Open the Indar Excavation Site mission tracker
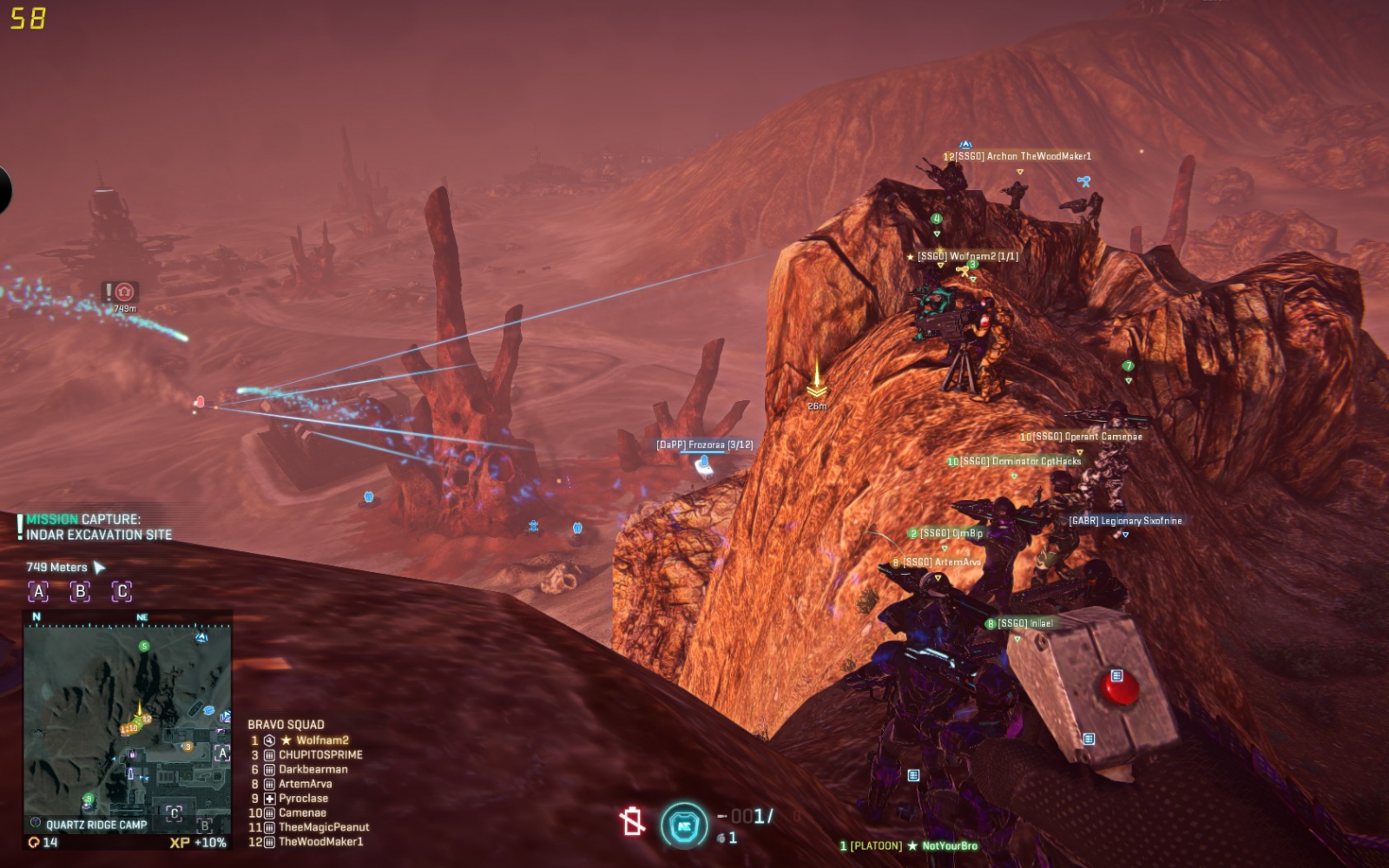 (x=97, y=528)
